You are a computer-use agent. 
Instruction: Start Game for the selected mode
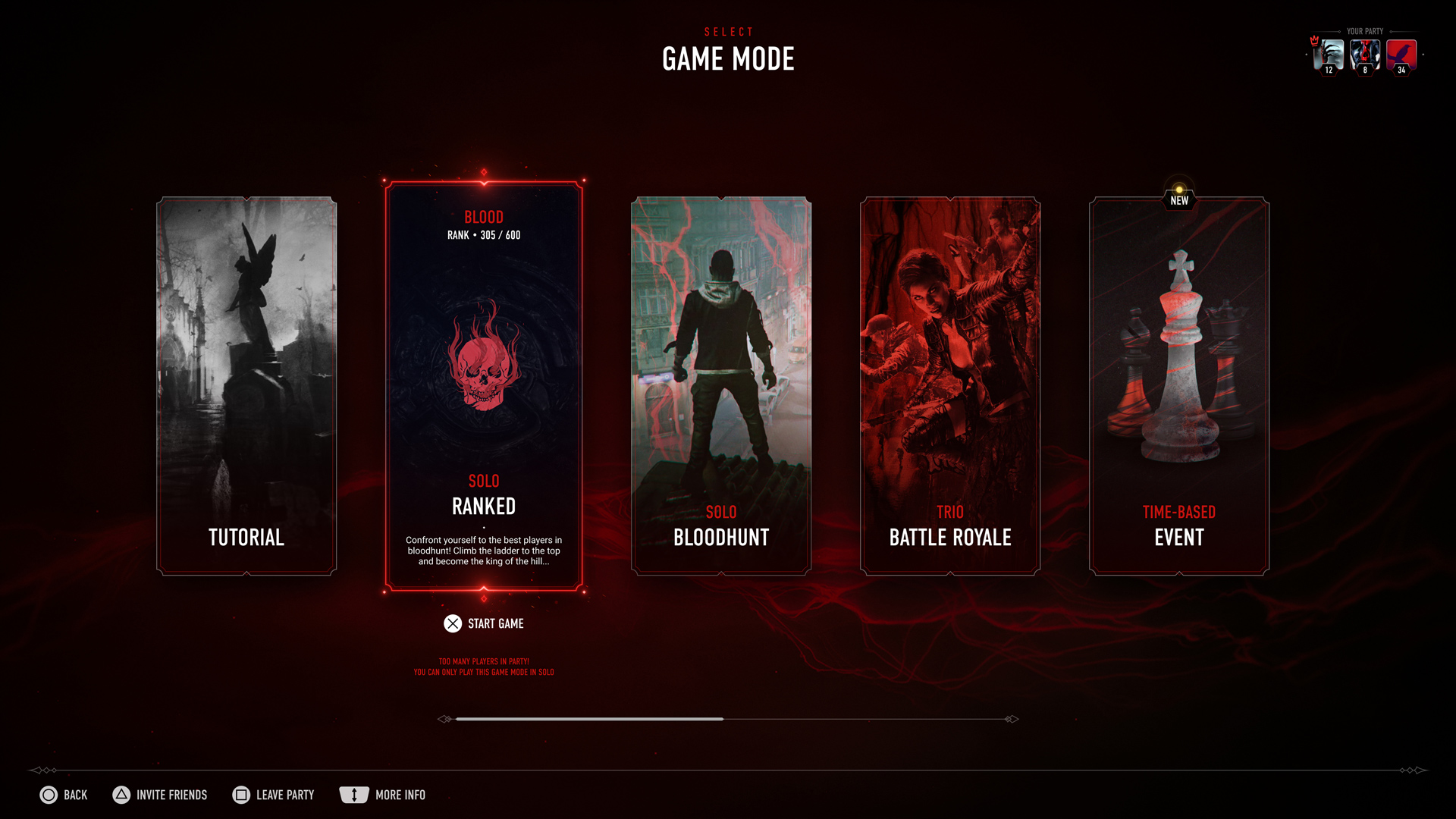click(x=484, y=623)
